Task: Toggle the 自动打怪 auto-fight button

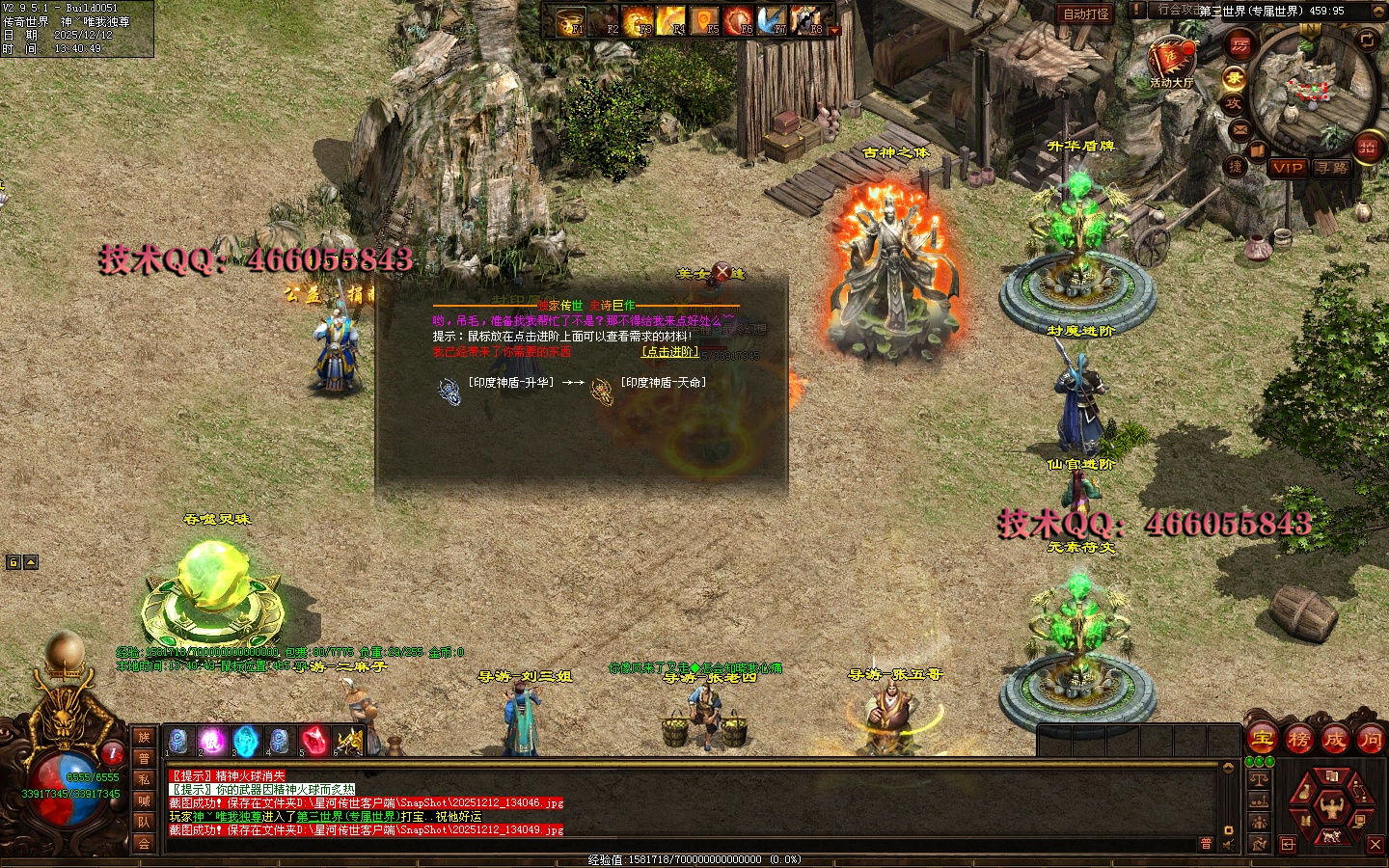Action: (x=1086, y=14)
